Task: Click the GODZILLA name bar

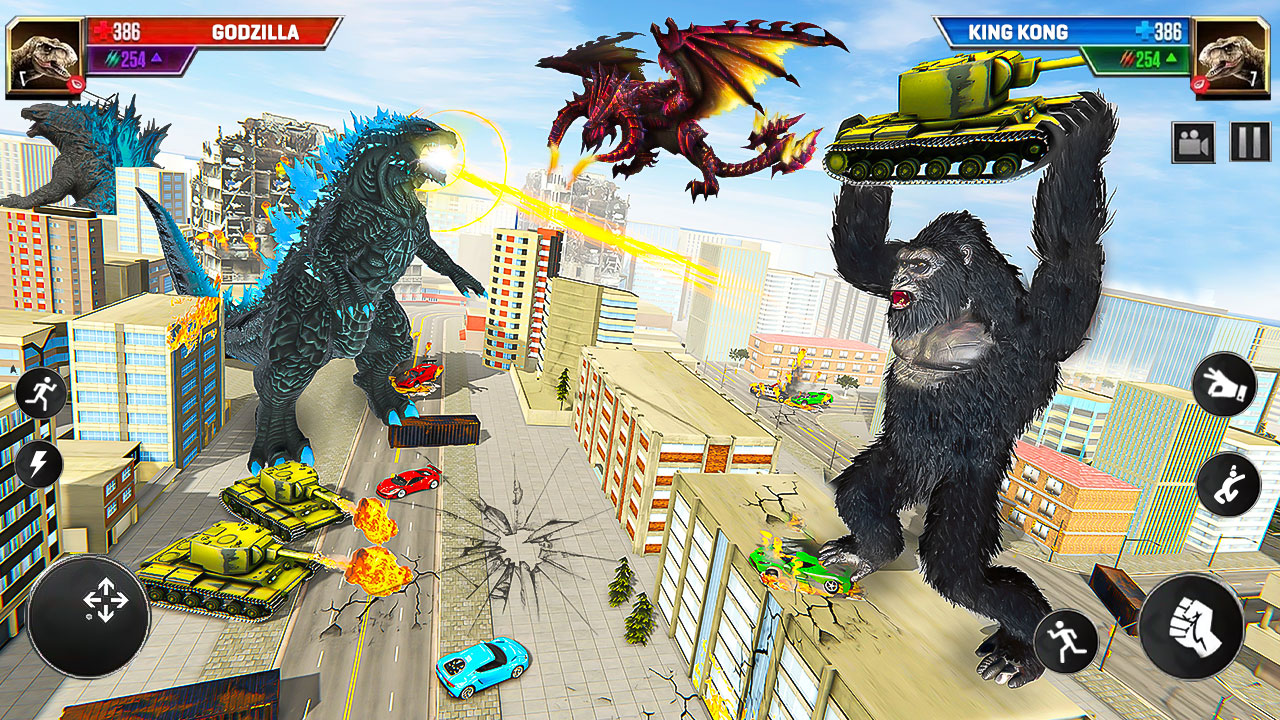Action: [x=256, y=33]
